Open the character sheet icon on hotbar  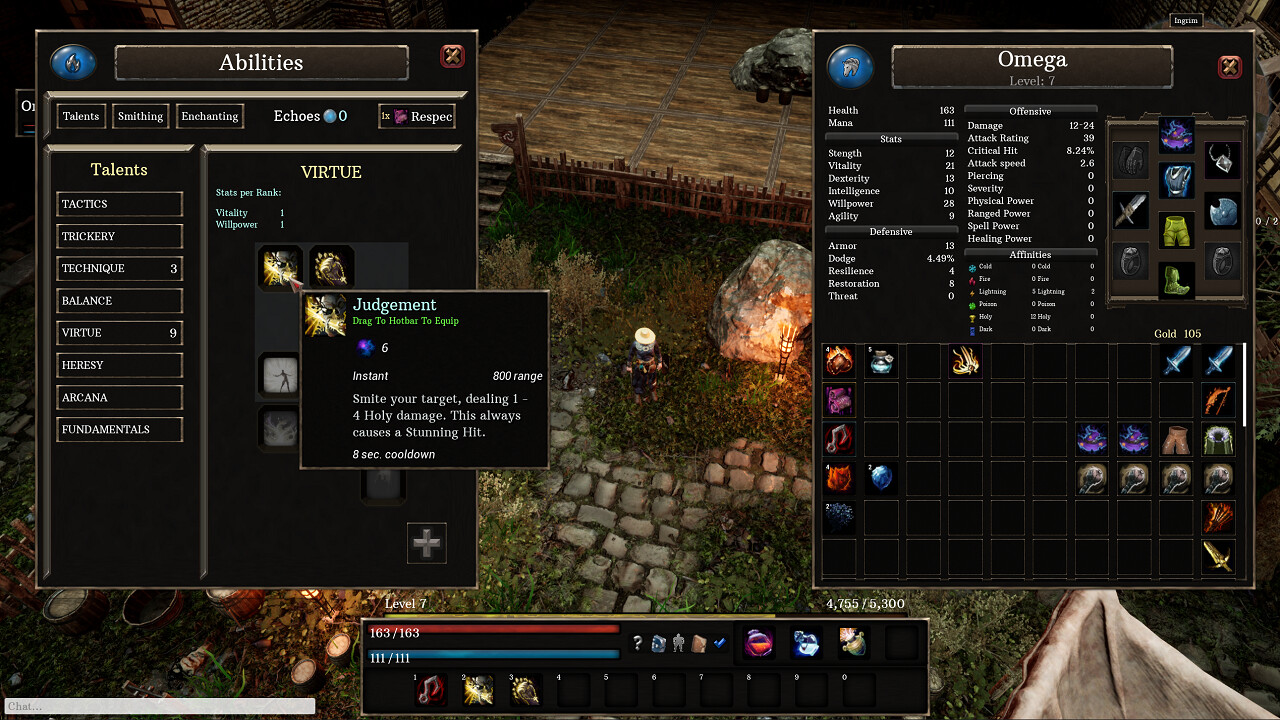[679, 643]
